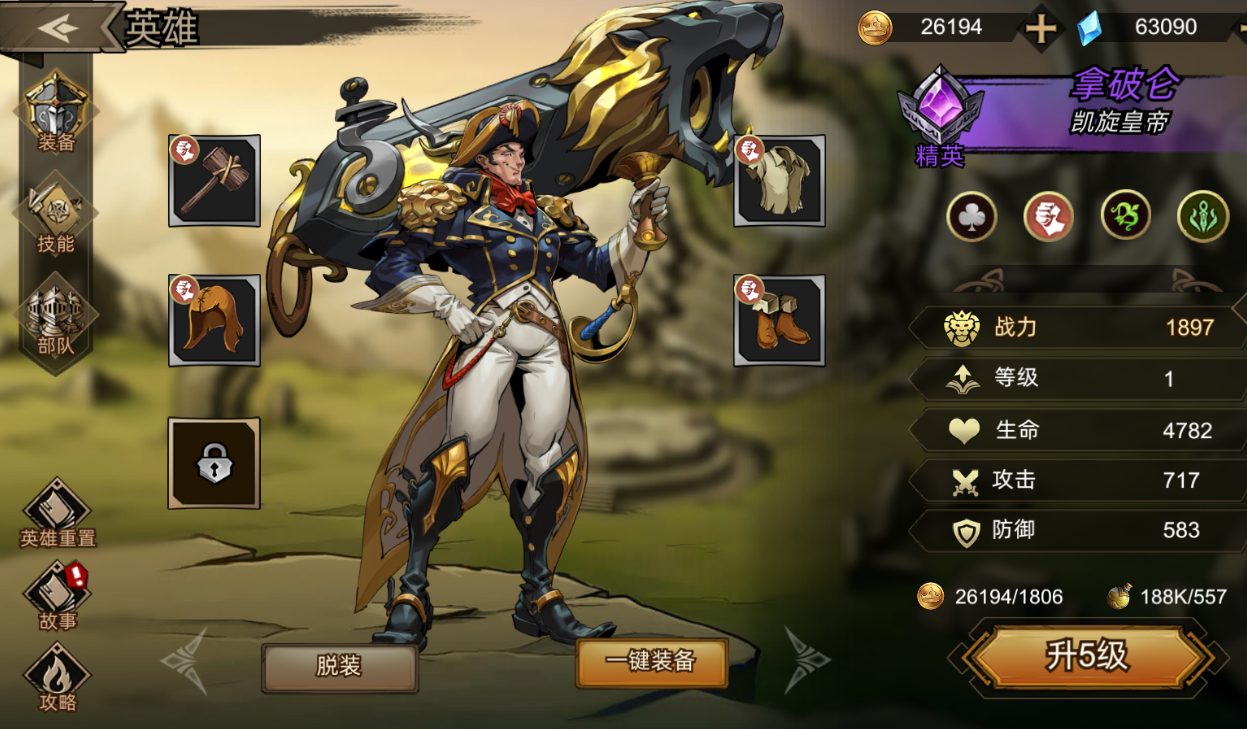Open the 故事 story button
The image size is (1247, 729).
click(x=57, y=596)
